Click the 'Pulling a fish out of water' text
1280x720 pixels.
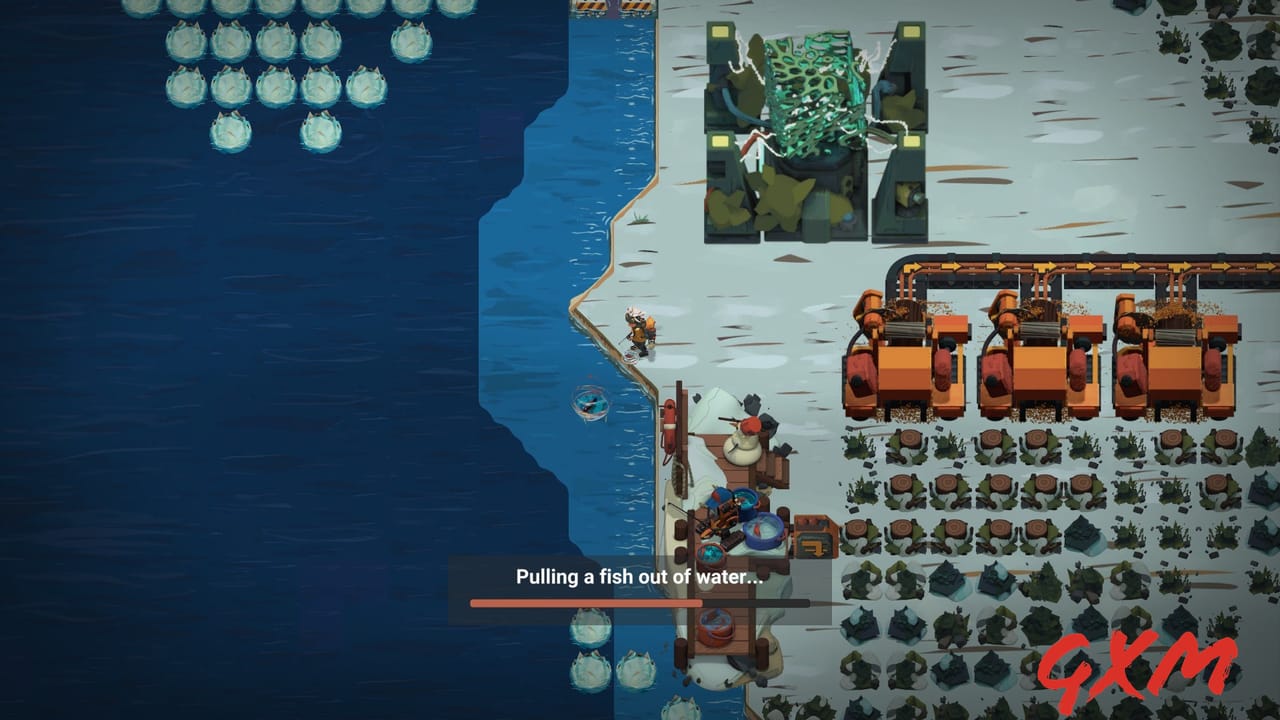click(640, 575)
